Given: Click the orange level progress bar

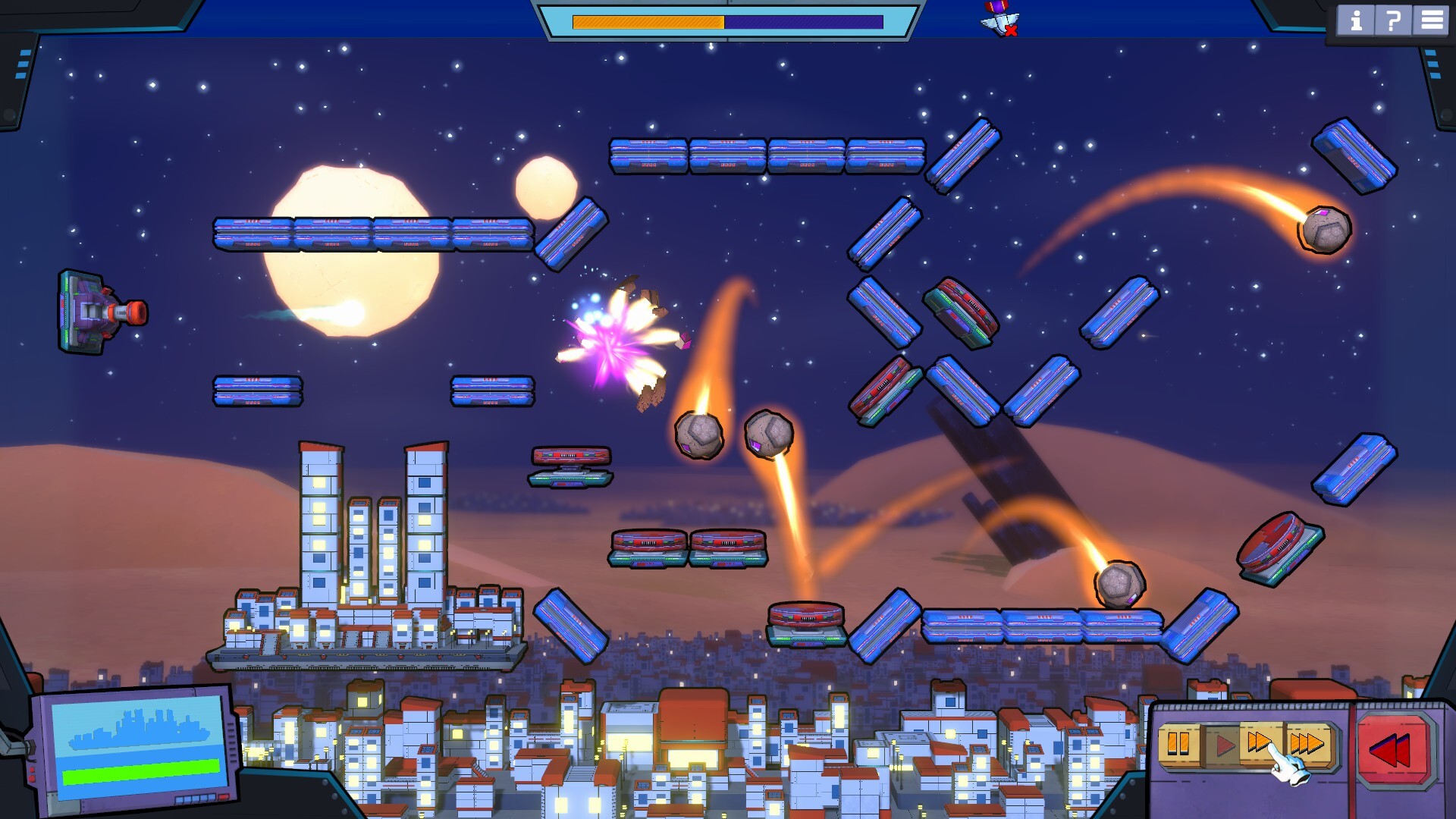Looking at the screenshot, I should (648, 21).
